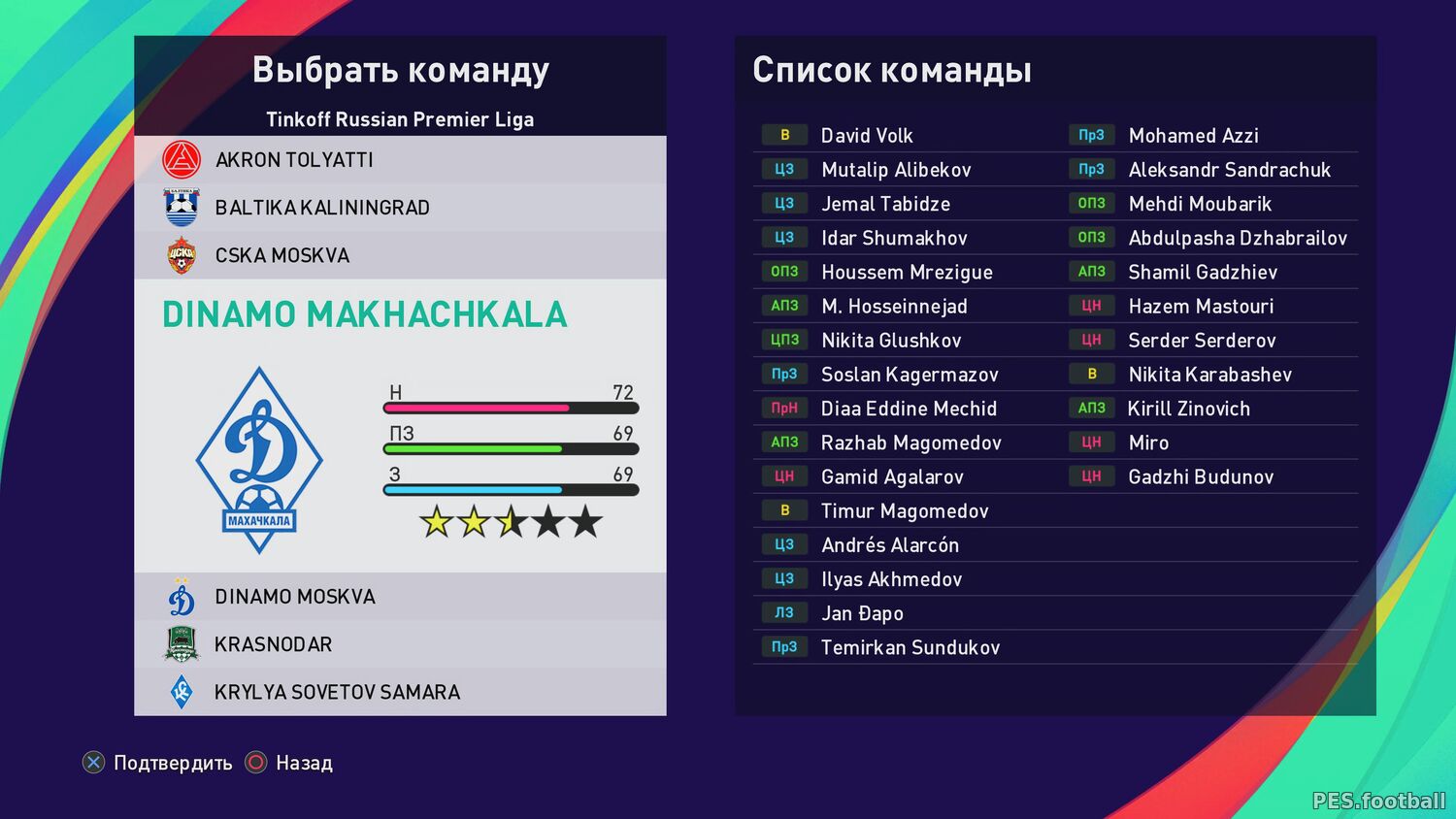The width and height of the screenshot is (1456, 819).
Task: Choose striker Gamid Agalarov in squad list
Action: click(891, 477)
